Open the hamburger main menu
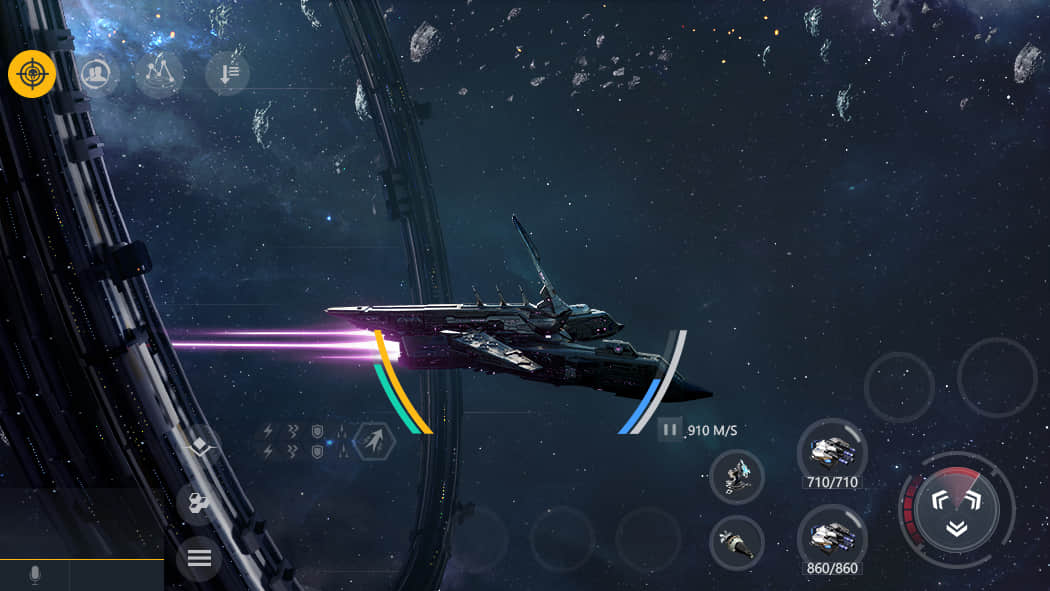This screenshot has width=1050, height=591. coord(199,558)
